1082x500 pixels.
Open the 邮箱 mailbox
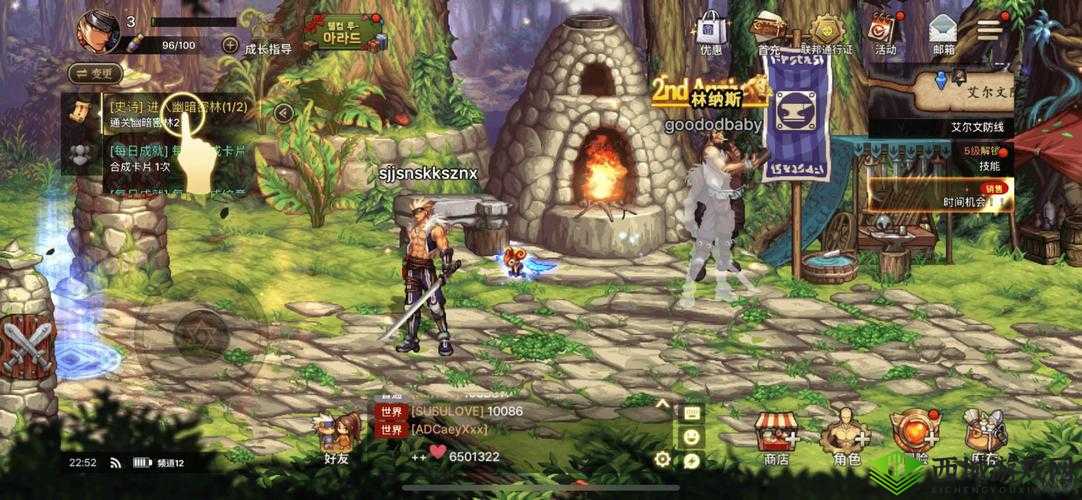tap(943, 32)
